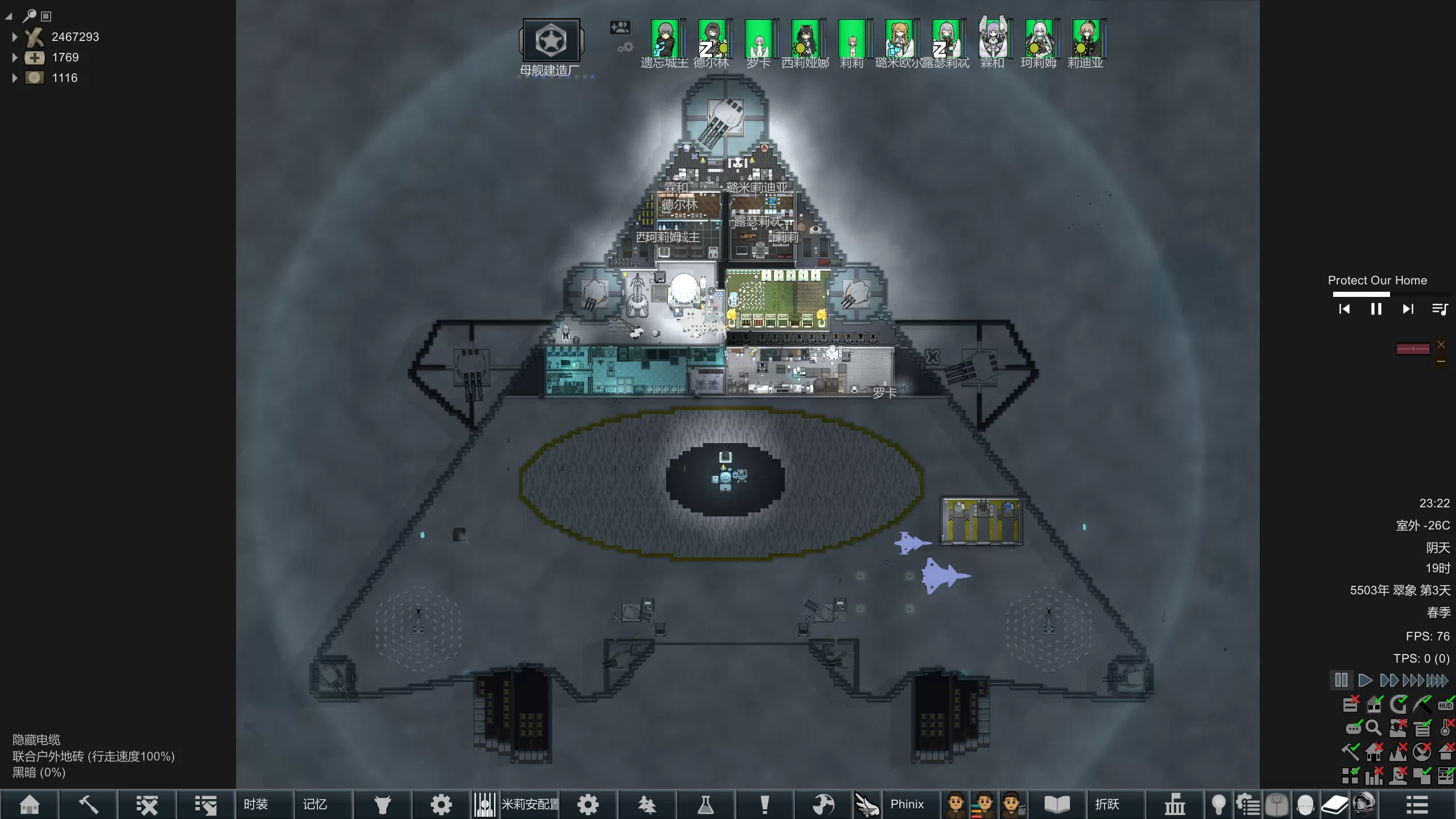Pause the music player
Viewport: 1456px width, 819px height.
[1376, 309]
